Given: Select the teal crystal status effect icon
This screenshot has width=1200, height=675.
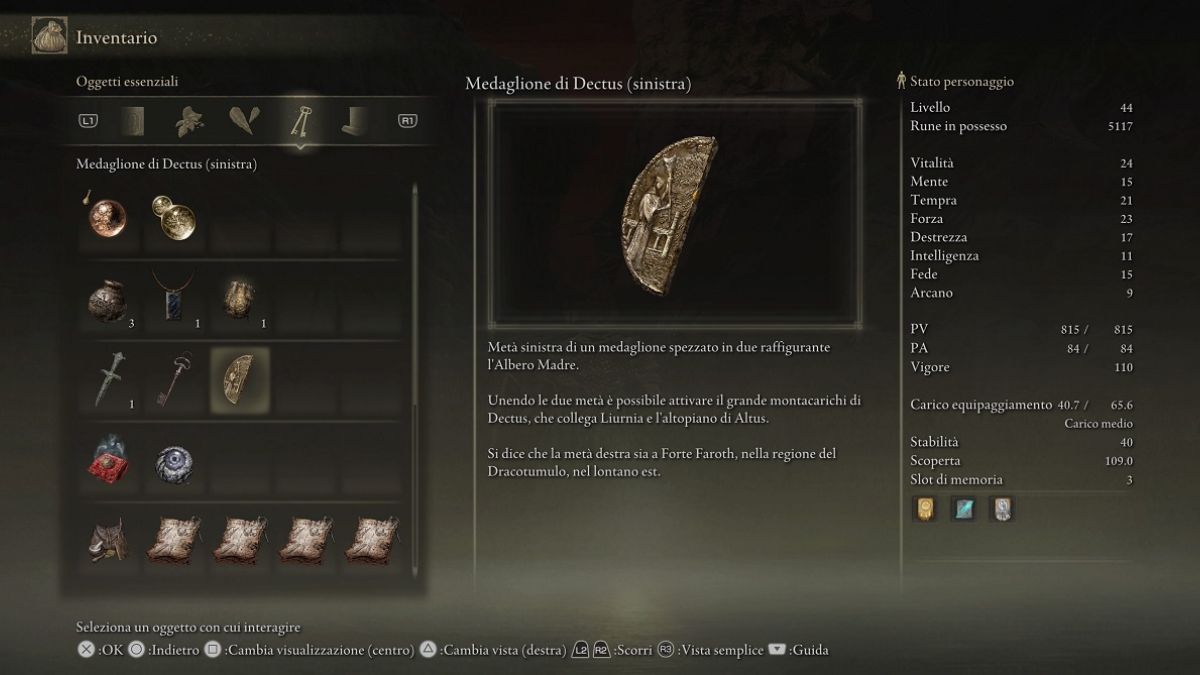Looking at the screenshot, I should click(x=963, y=509).
